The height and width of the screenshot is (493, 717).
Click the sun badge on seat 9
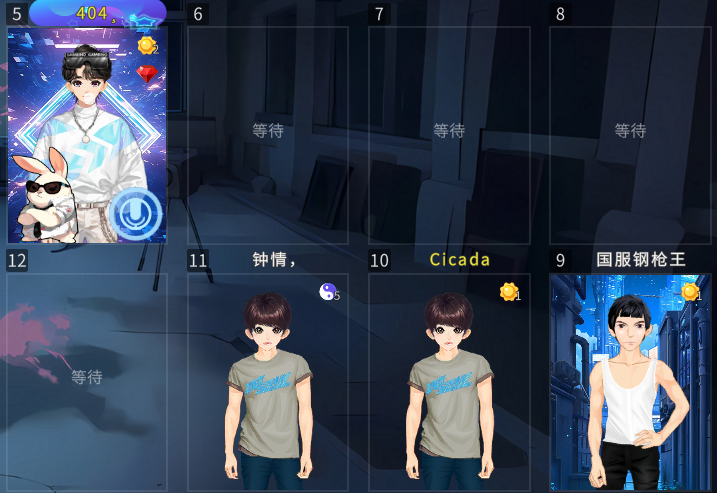(690, 291)
